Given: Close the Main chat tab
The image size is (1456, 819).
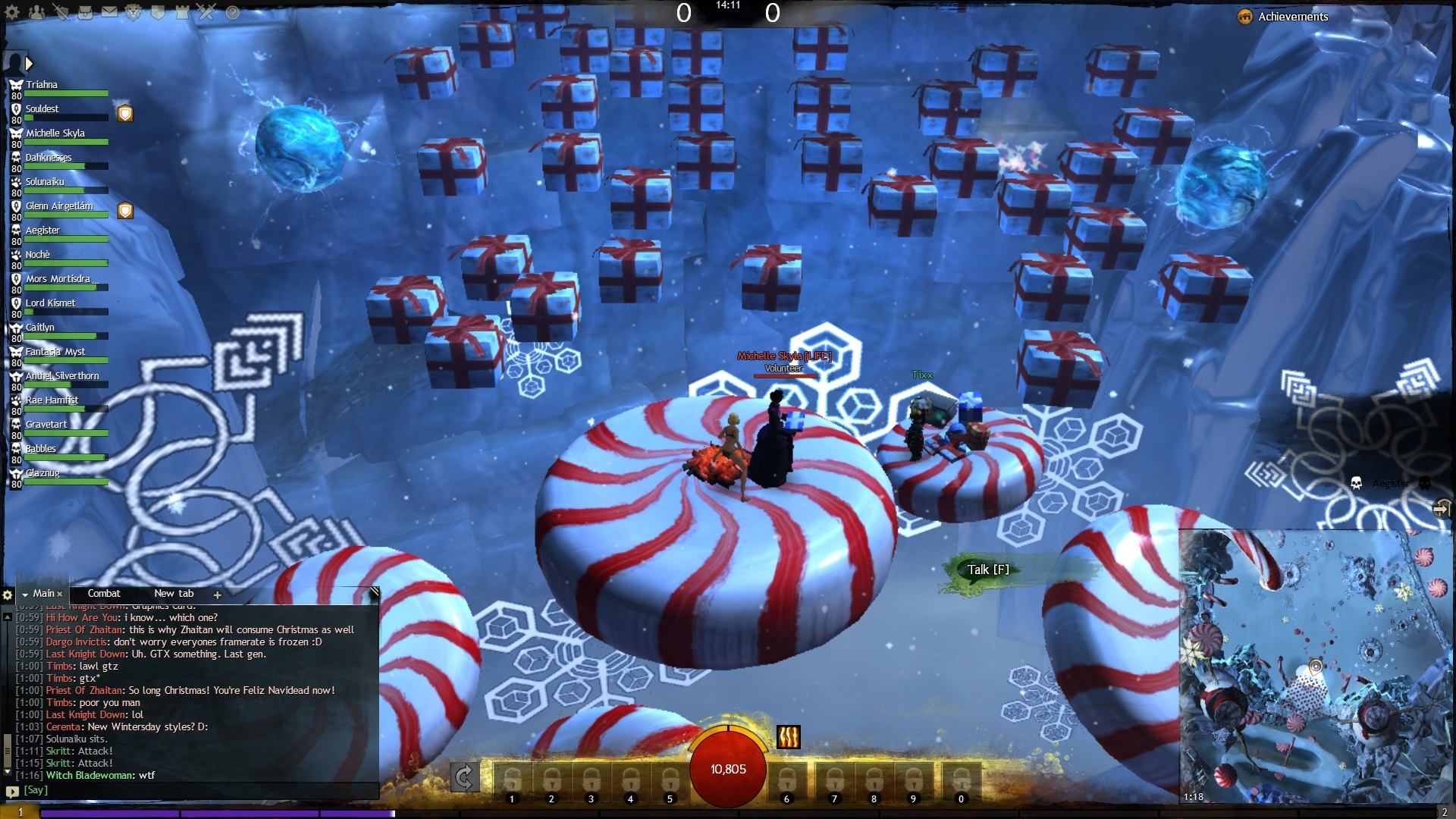Looking at the screenshot, I should (60, 595).
